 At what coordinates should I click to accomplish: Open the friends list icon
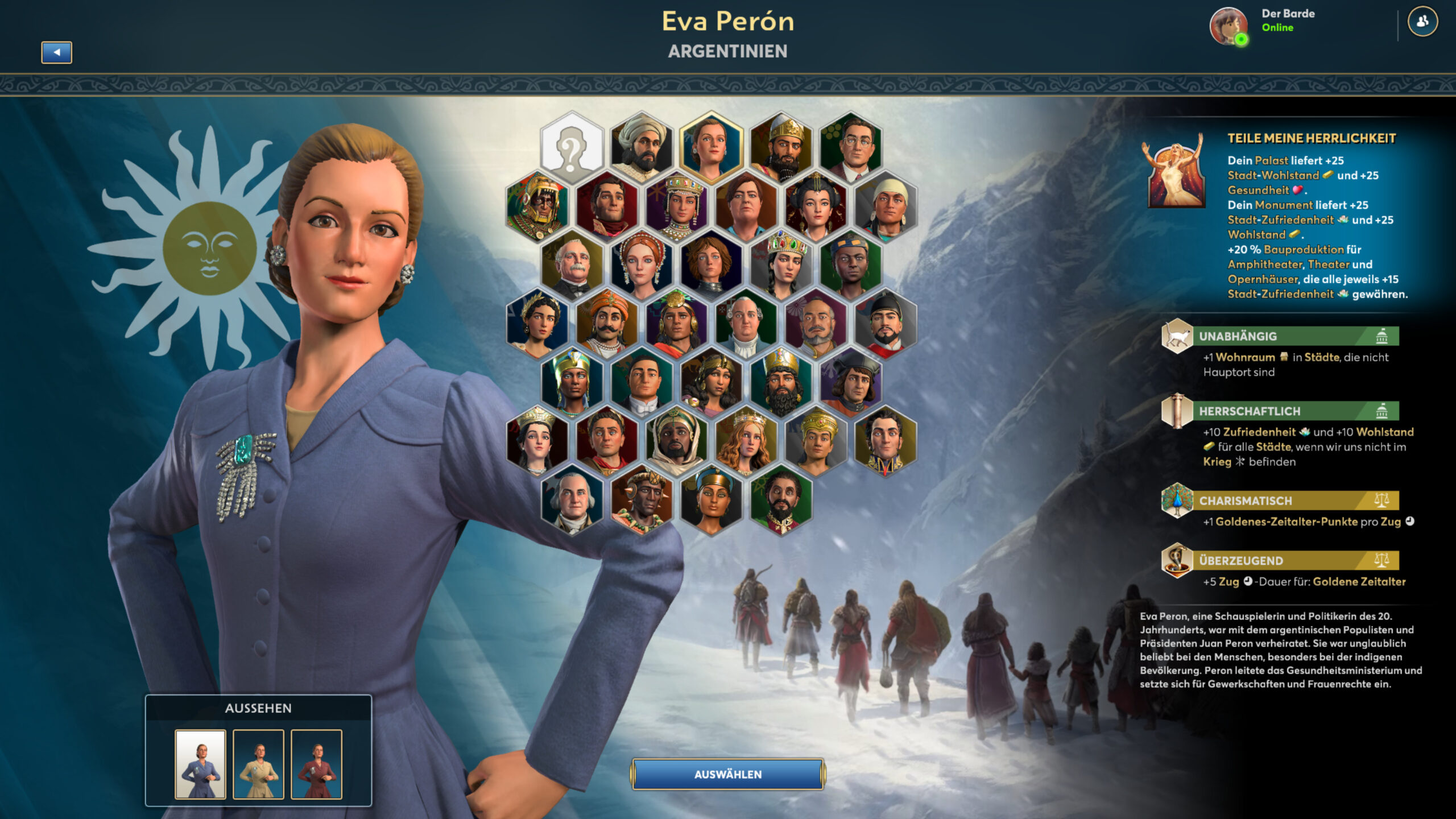[x=1422, y=22]
